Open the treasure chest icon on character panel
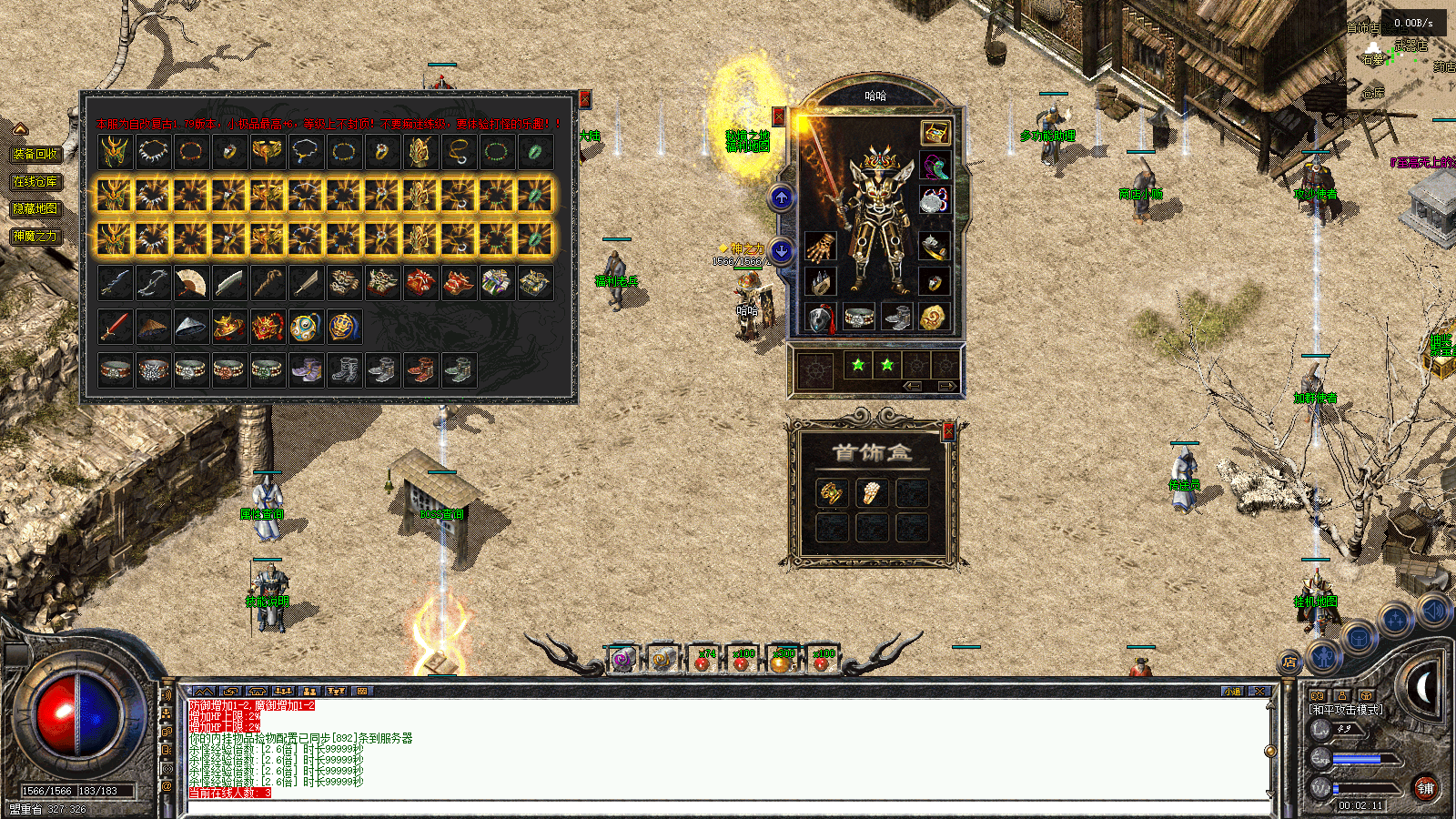Viewport: 1456px width, 819px height. click(935, 133)
